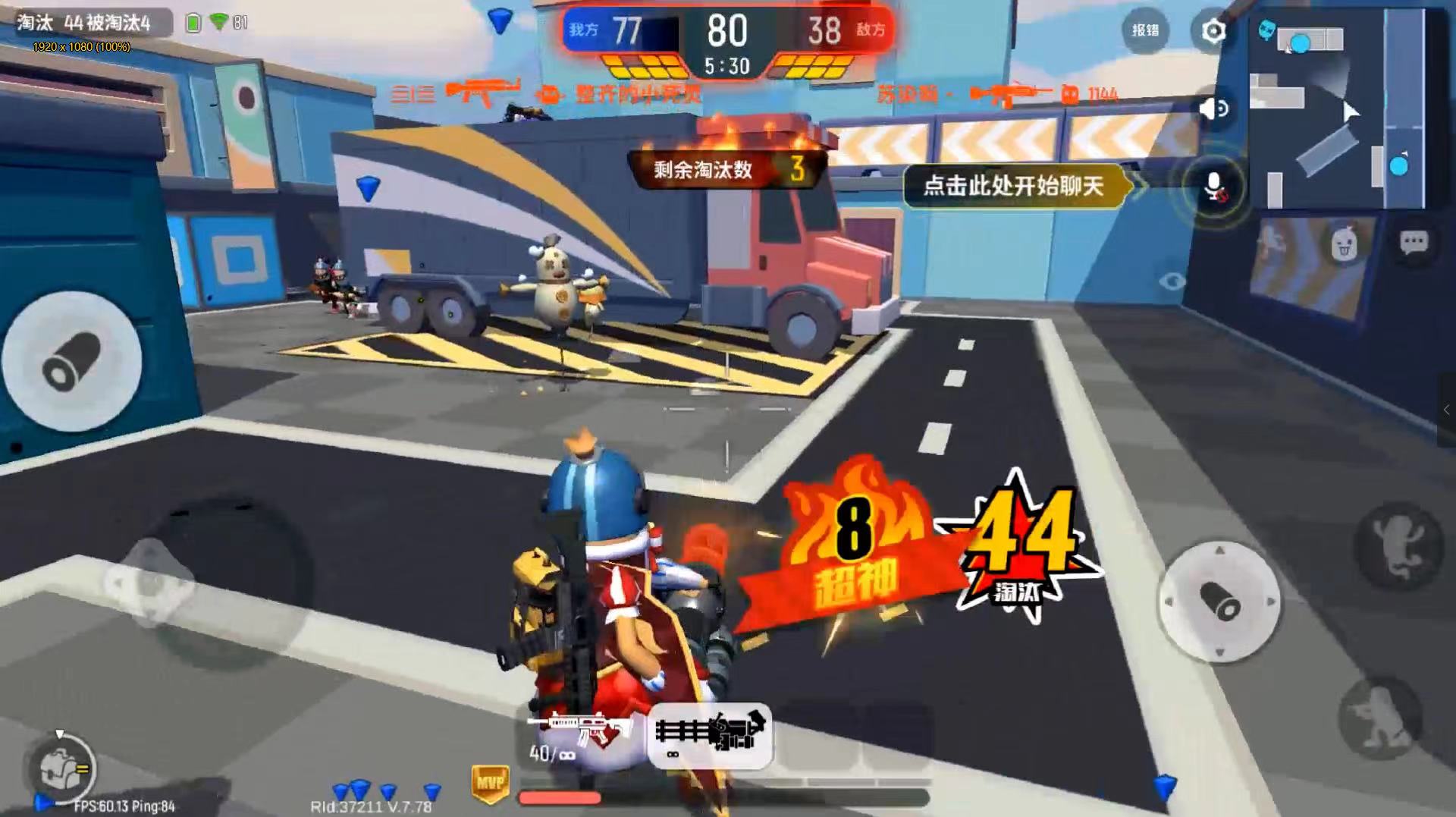Tap the 报错 report-error button
This screenshot has height=817, width=1456.
1145,30
